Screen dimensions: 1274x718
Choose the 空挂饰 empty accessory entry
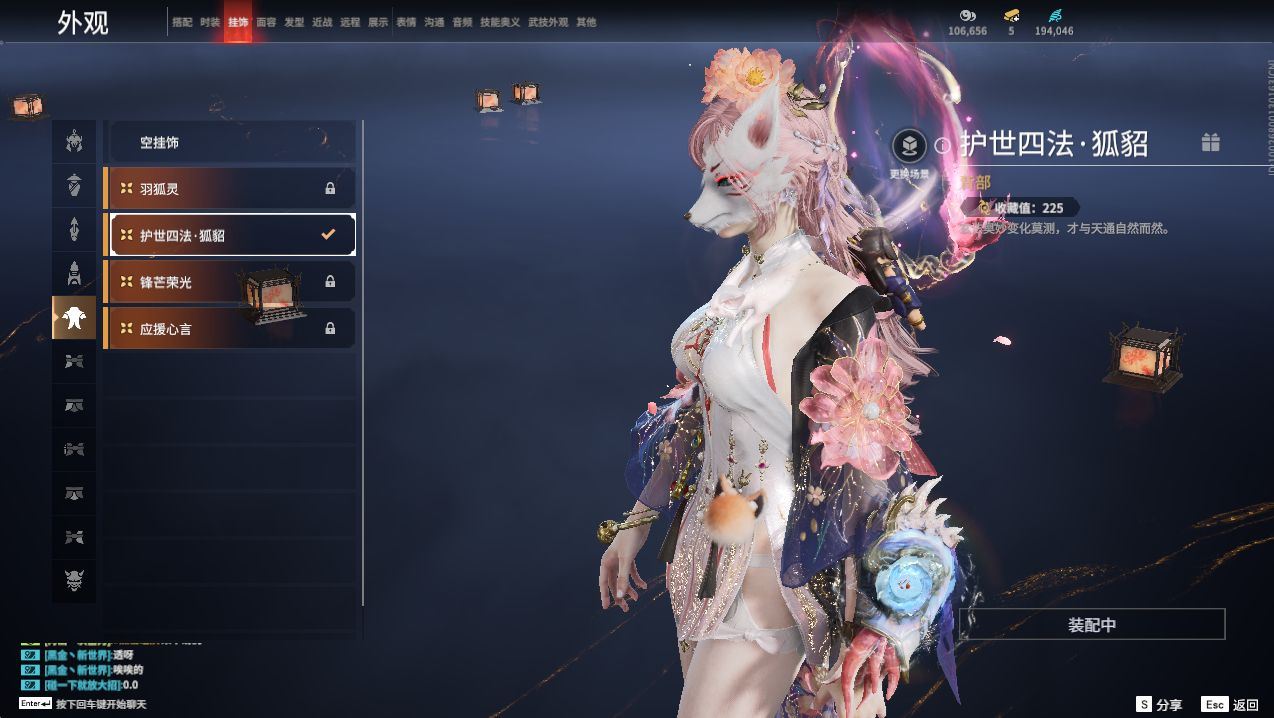pos(230,143)
